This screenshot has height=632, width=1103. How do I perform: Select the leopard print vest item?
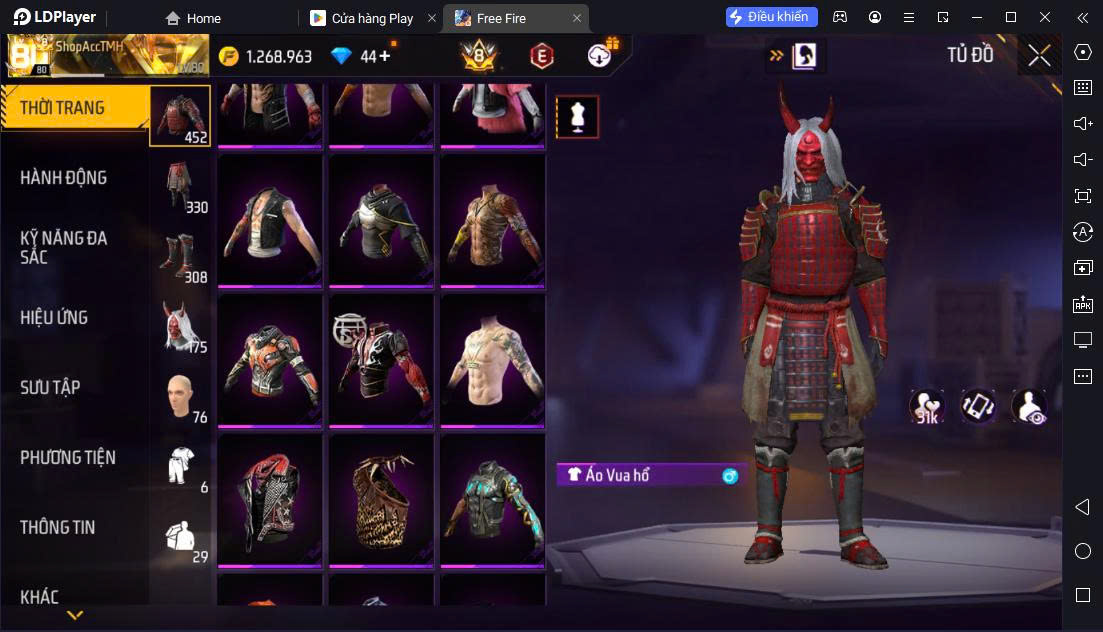[x=381, y=499]
